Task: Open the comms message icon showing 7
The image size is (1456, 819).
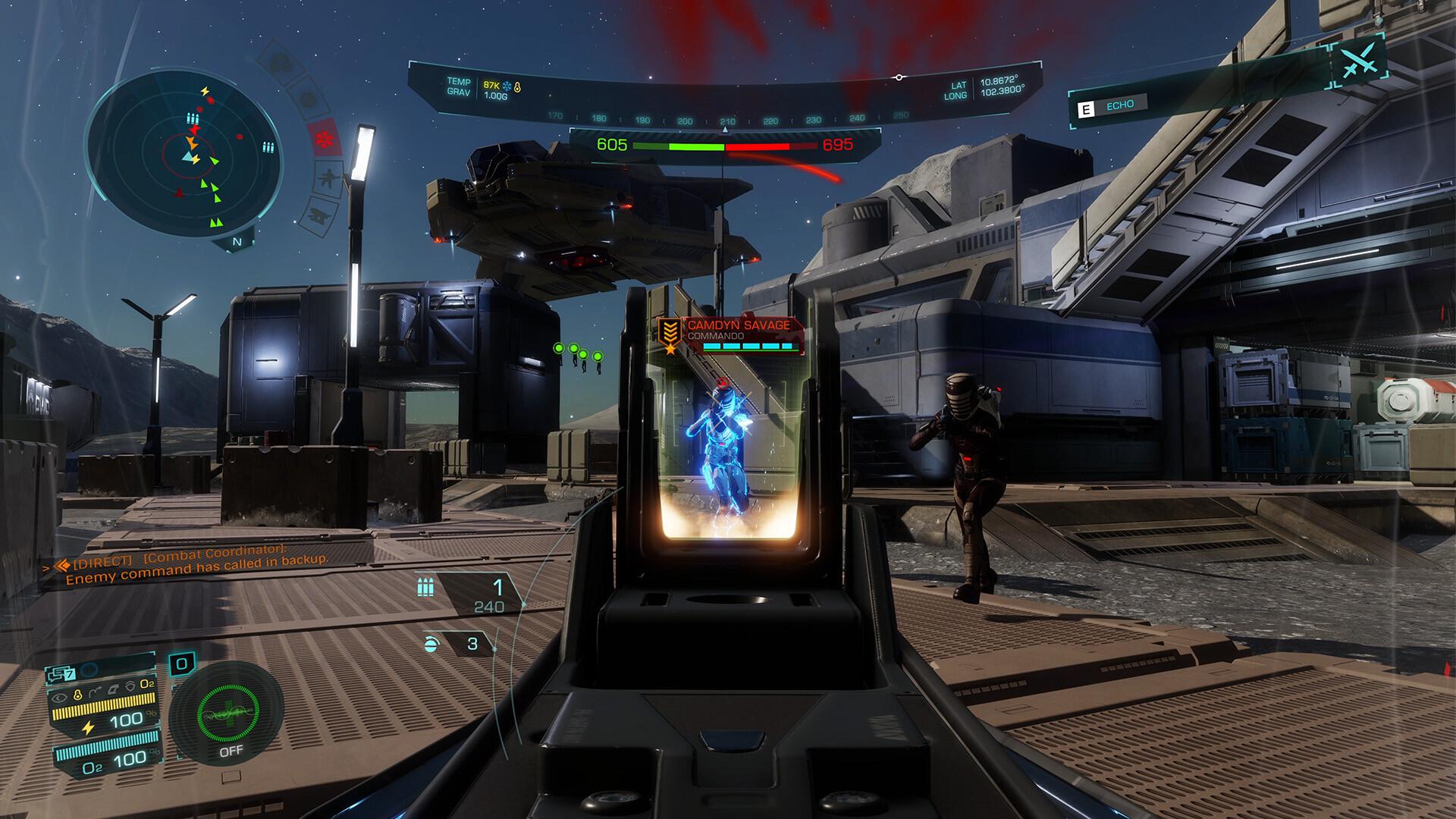Action: pyautogui.click(x=61, y=673)
